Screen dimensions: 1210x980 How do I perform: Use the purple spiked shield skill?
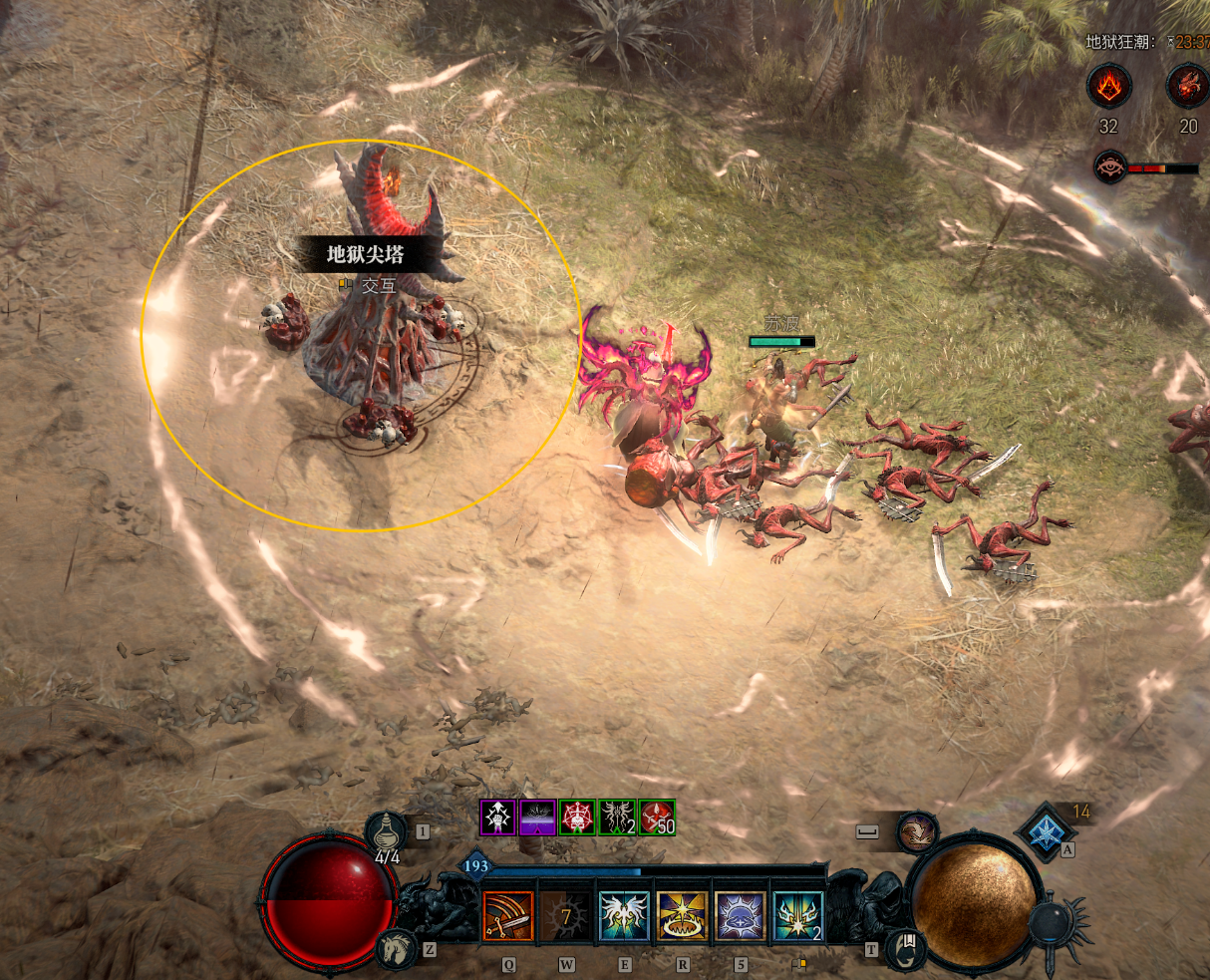[741, 916]
